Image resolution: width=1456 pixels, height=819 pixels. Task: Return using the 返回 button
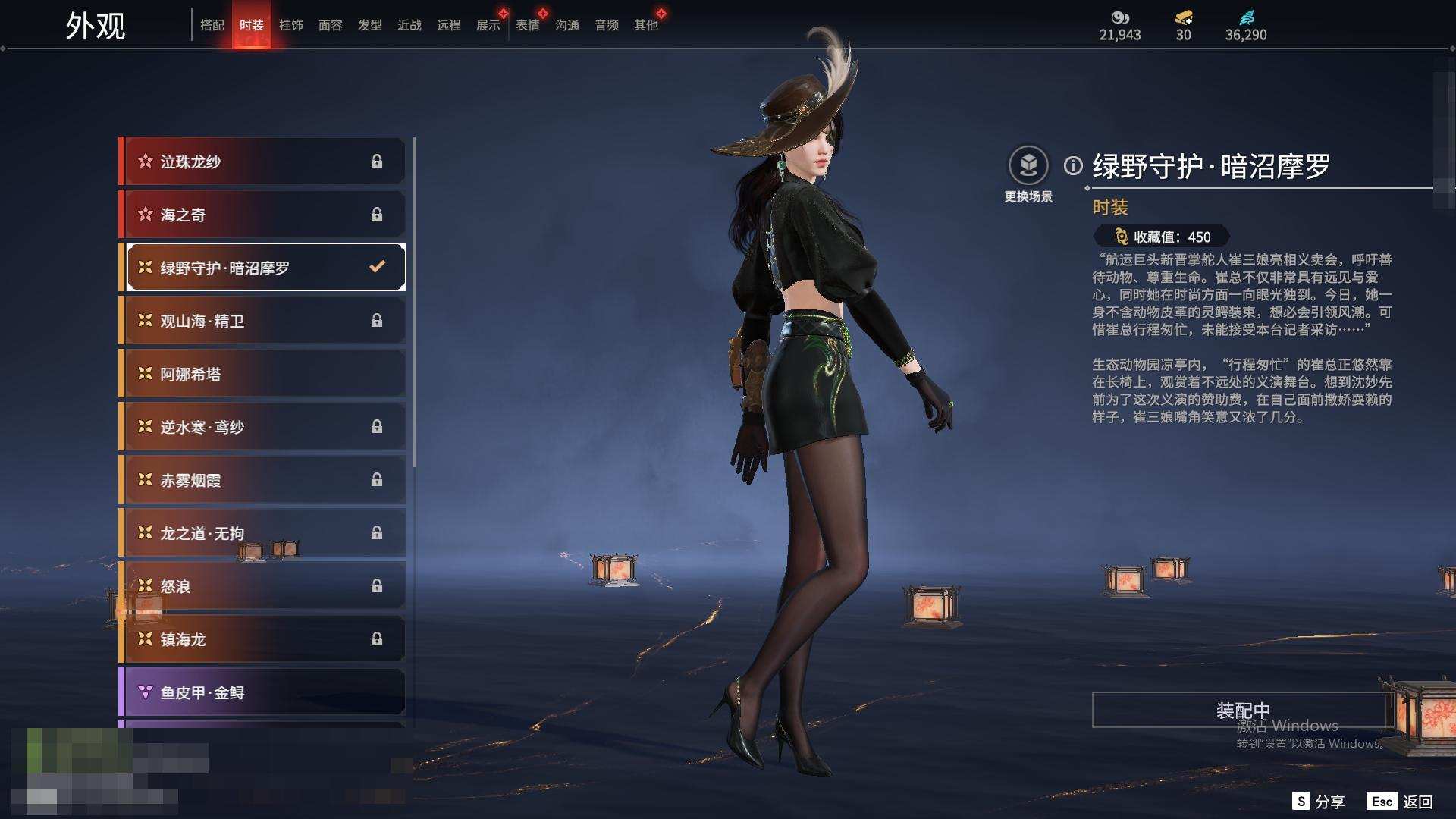coord(1401,802)
